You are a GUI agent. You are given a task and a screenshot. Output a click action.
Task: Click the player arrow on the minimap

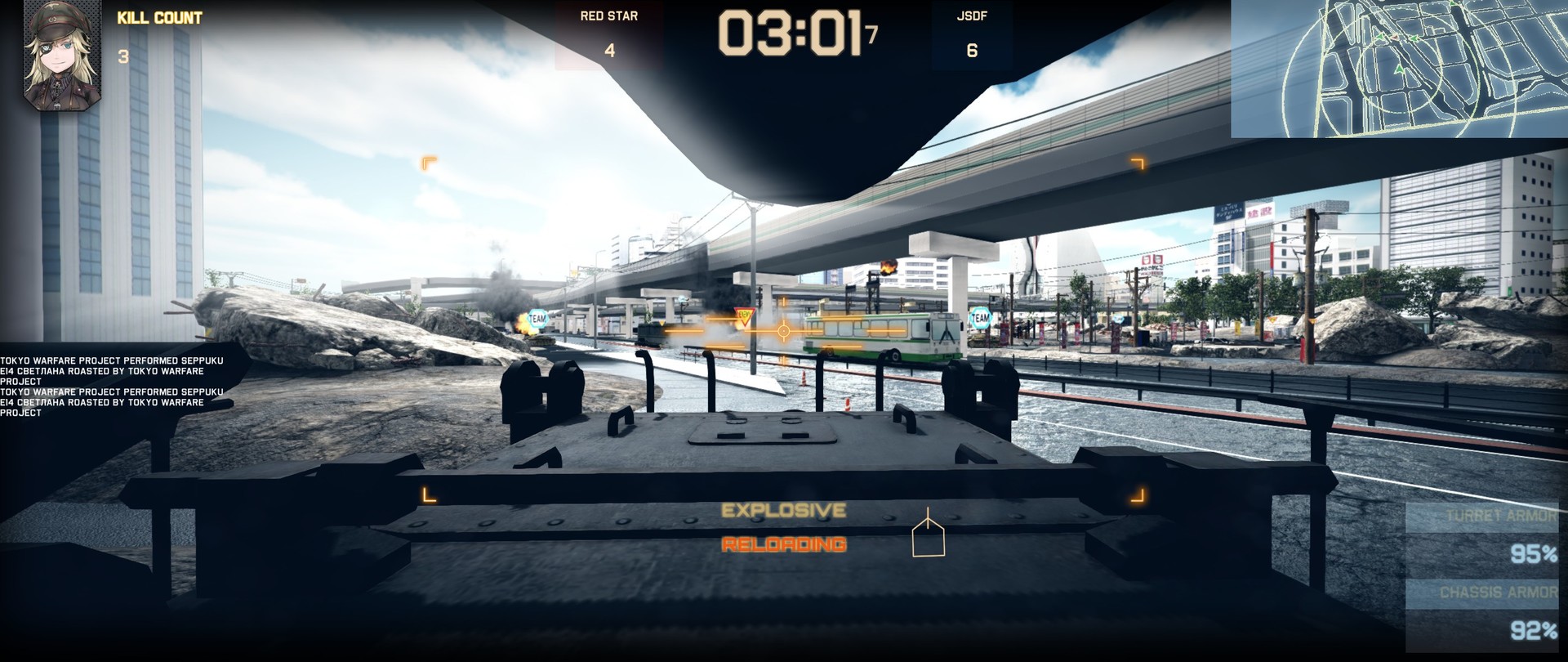pos(1400,69)
